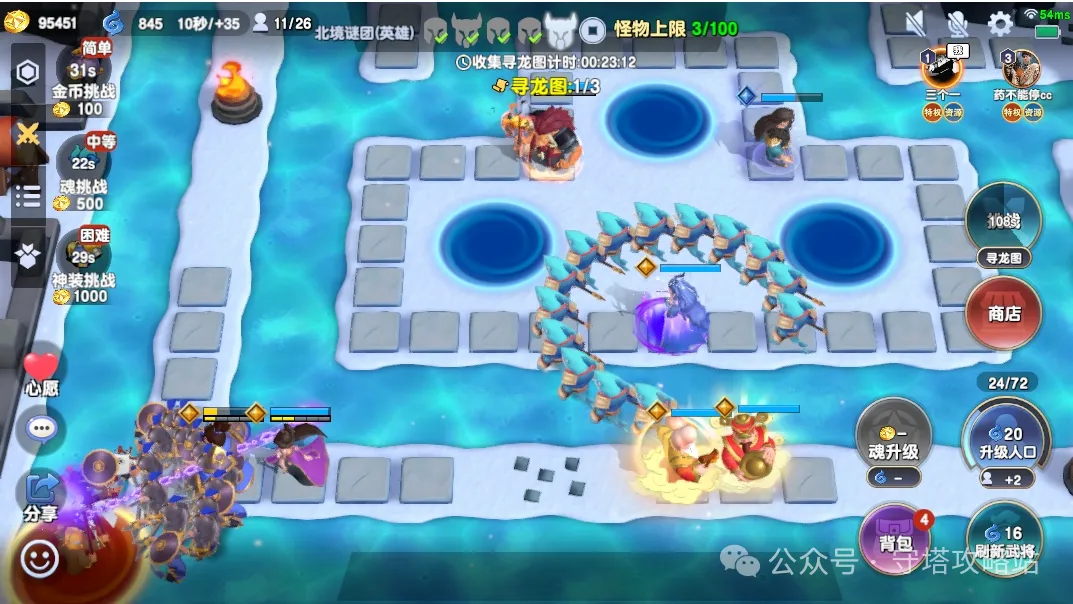Open the 商店 shop

pos(1004,312)
